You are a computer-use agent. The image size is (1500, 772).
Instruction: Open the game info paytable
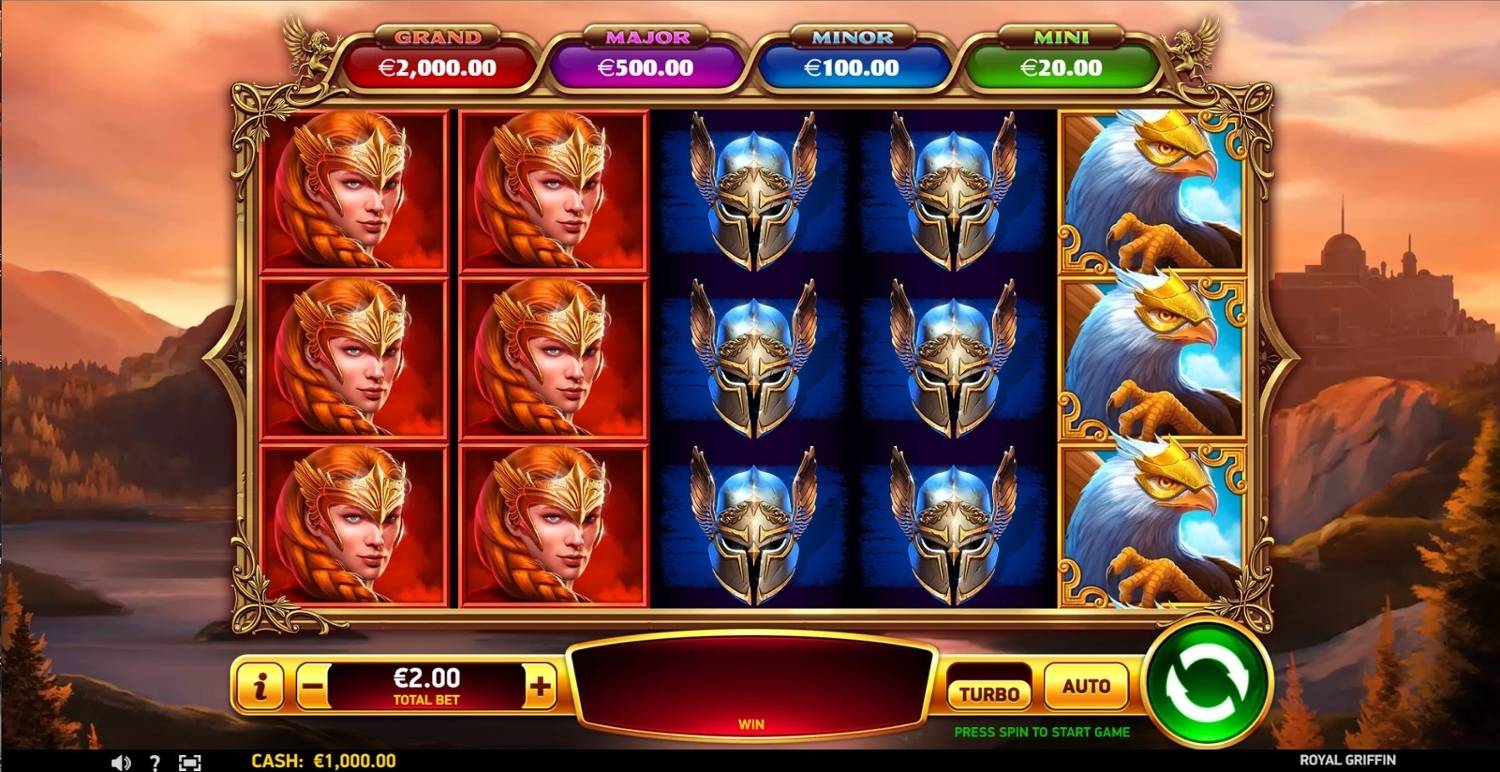[x=260, y=687]
